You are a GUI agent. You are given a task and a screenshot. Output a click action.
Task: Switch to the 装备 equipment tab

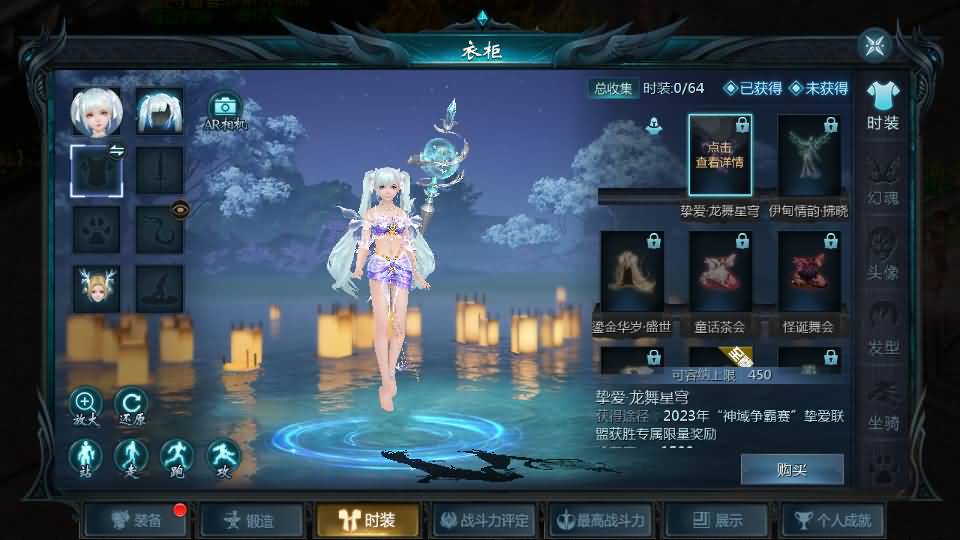pyautogui.click(x=137, y=520)
